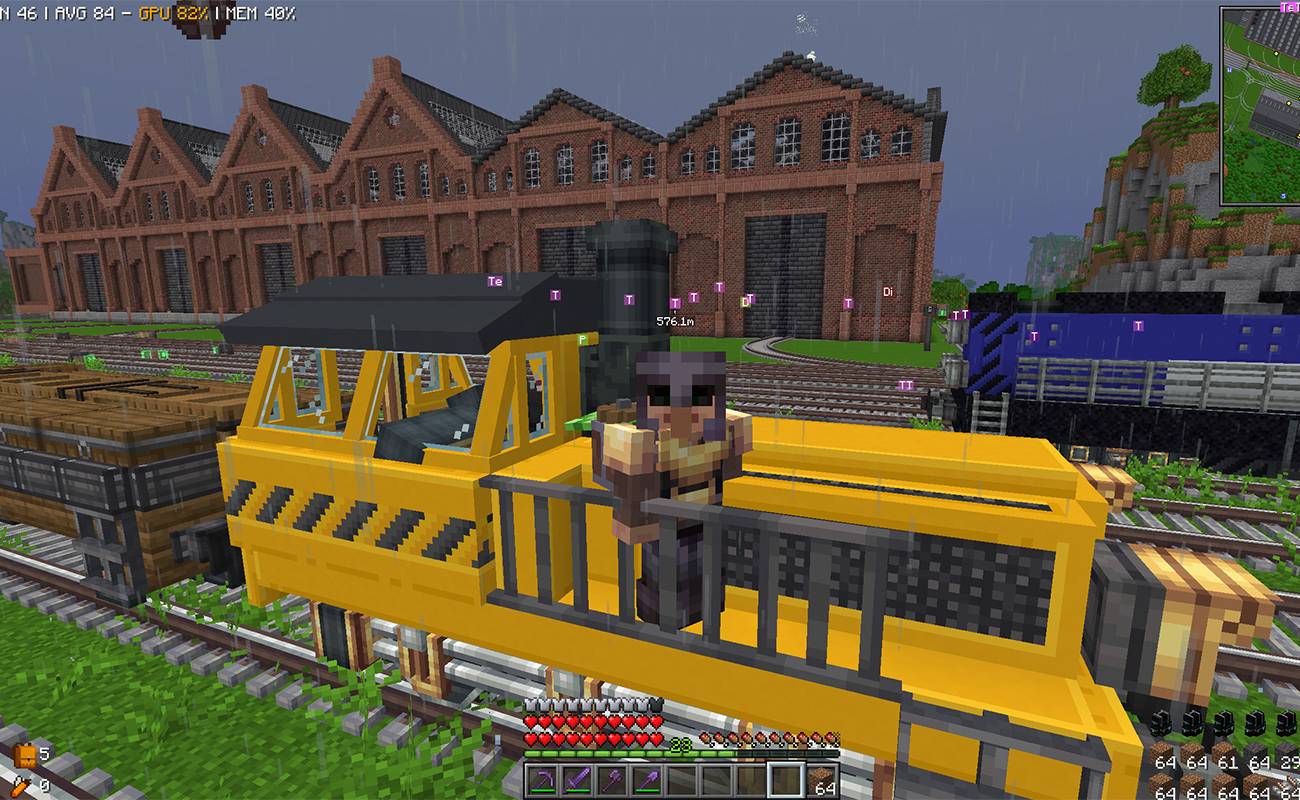
Task: Select the netherite pickaxe in the hotbar
Action: pos(543,781)
